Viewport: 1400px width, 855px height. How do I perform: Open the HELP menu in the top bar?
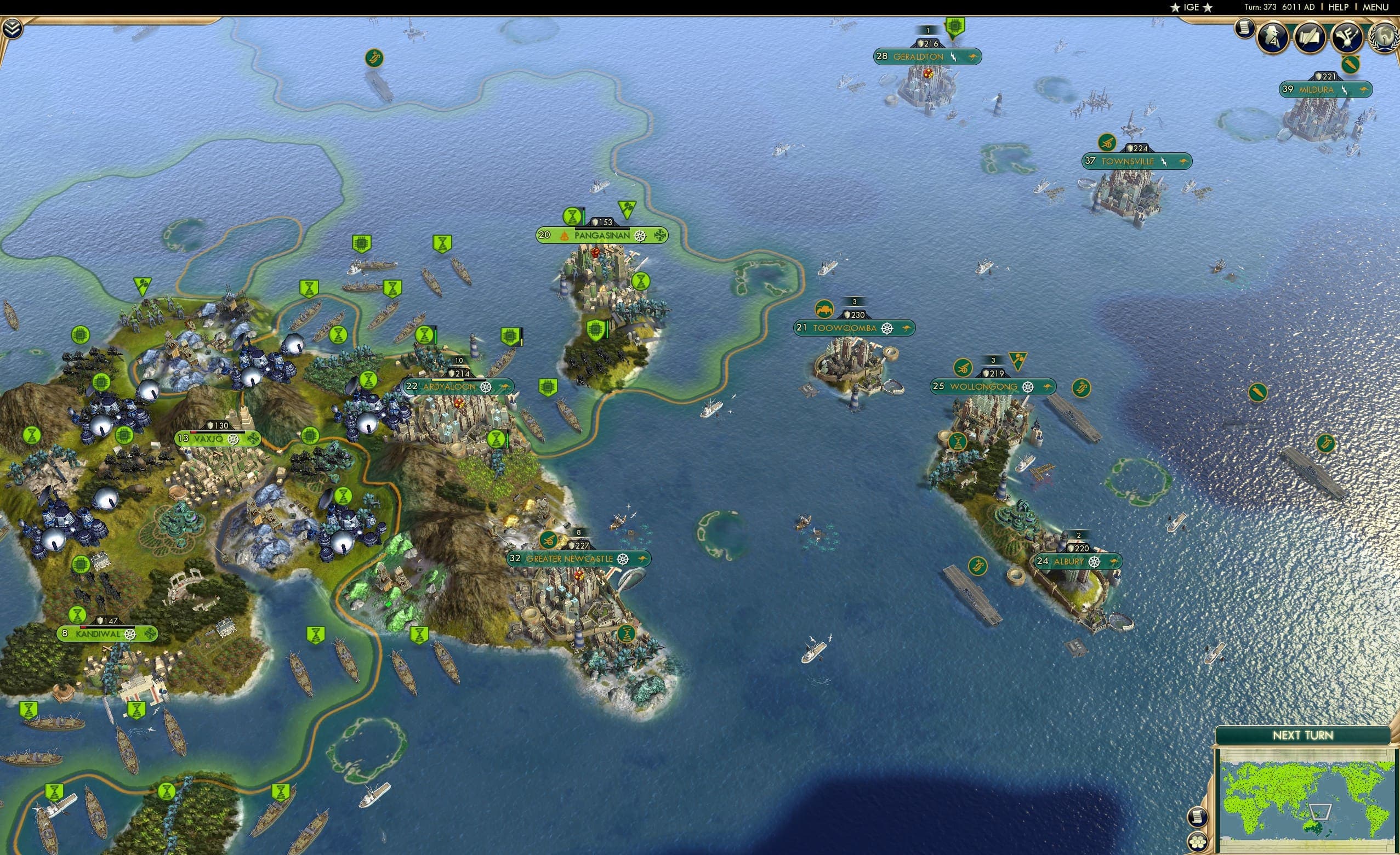coord(1340,7)
